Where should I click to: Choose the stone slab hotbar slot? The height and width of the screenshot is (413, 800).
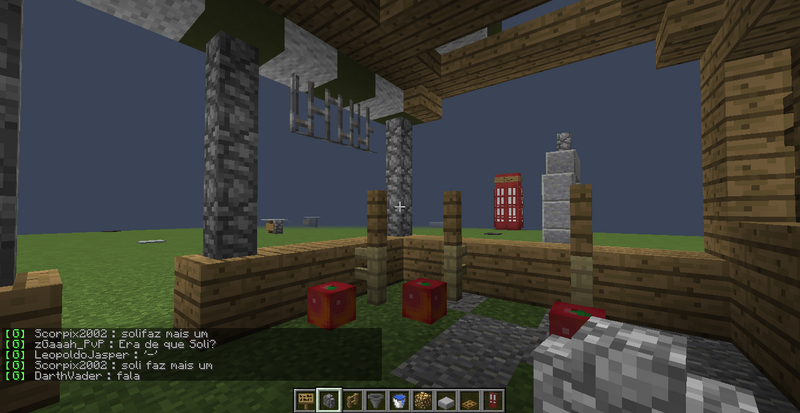446,400
